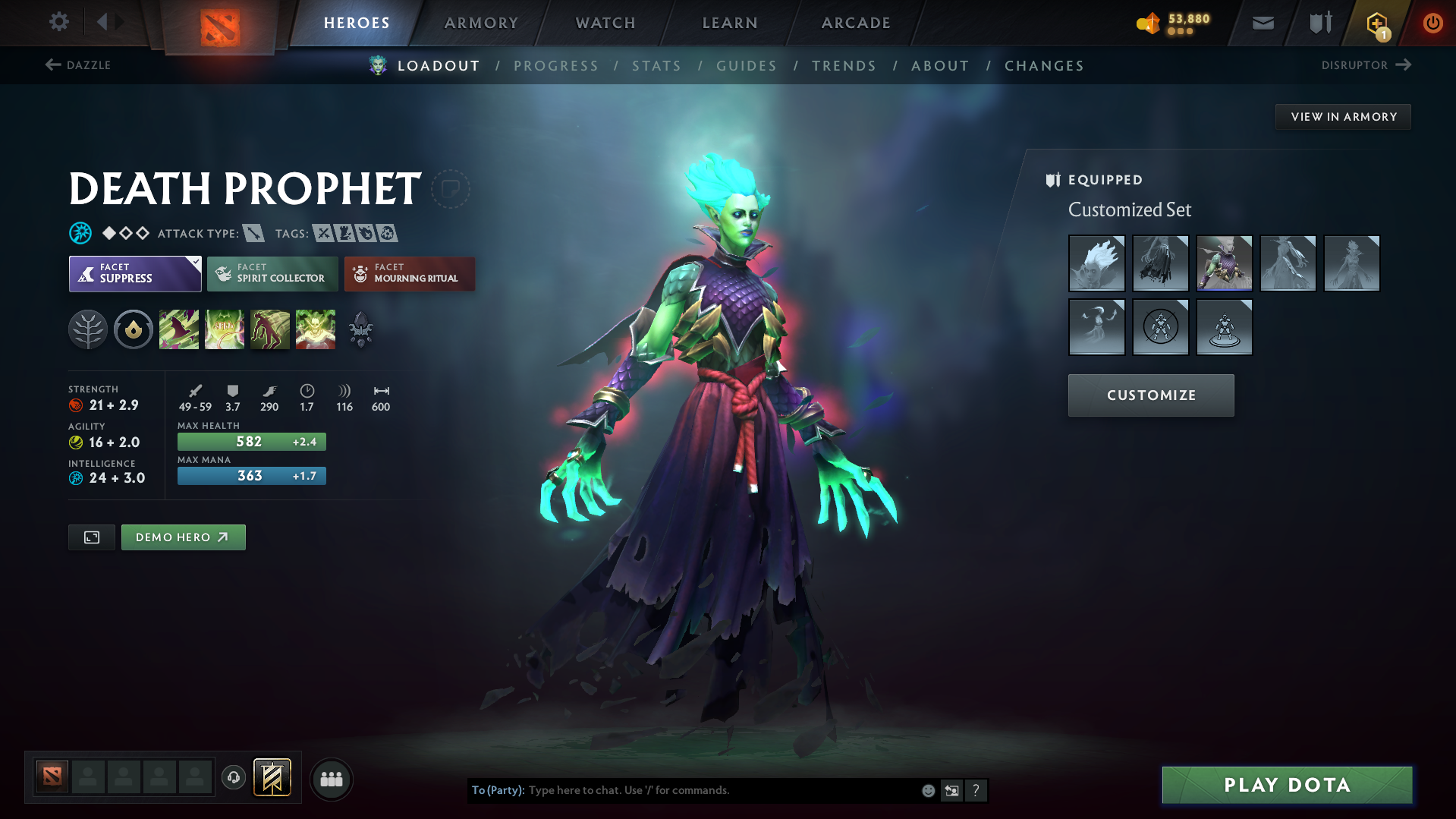Image resolution: width=1456 pixels, height=819 pixels.
Task: Click the party chat input field
Action: (x=721, y=789)
